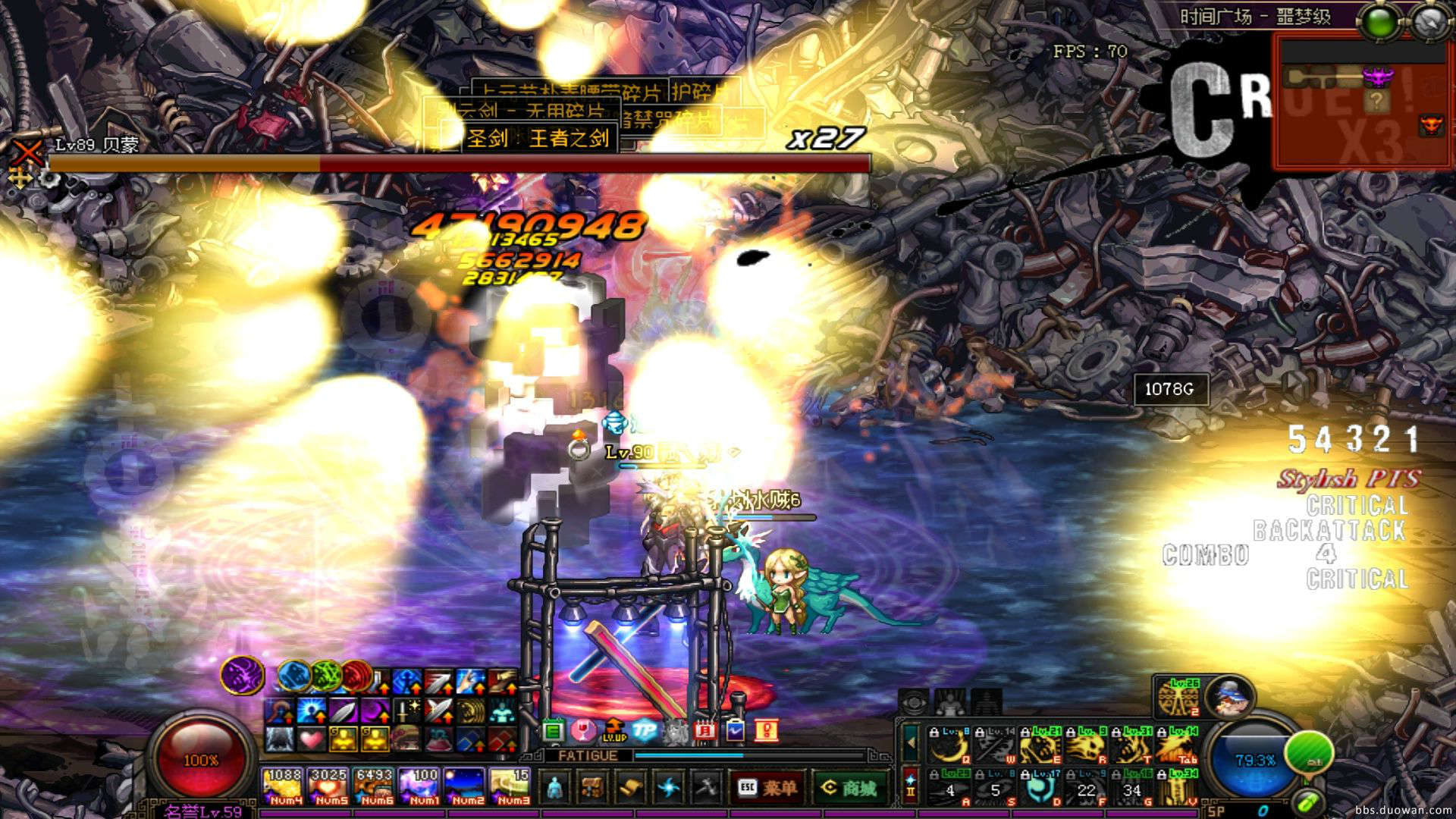Open the 商城 shop button
The image size is (1456, 819).
849,788
